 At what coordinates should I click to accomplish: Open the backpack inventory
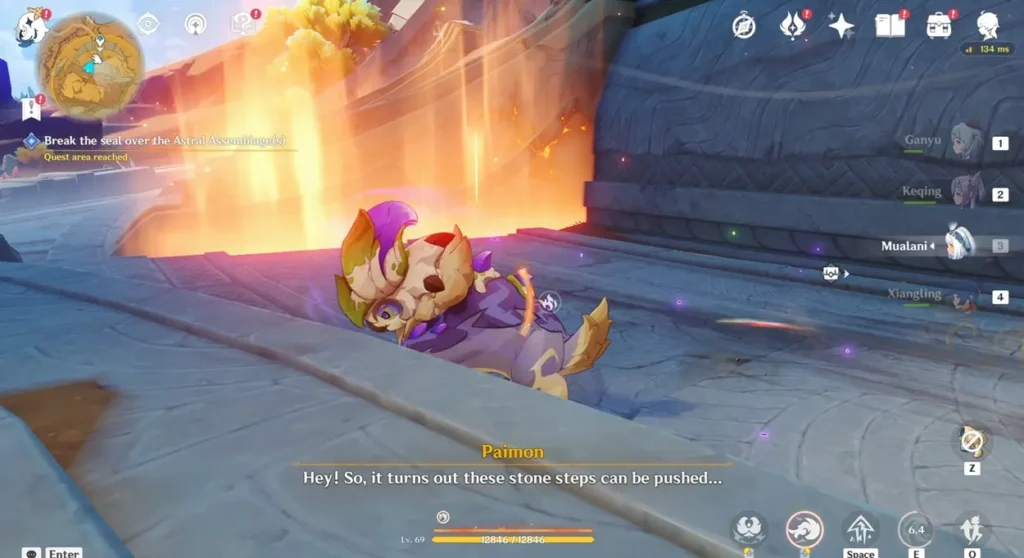click(938, 26)
